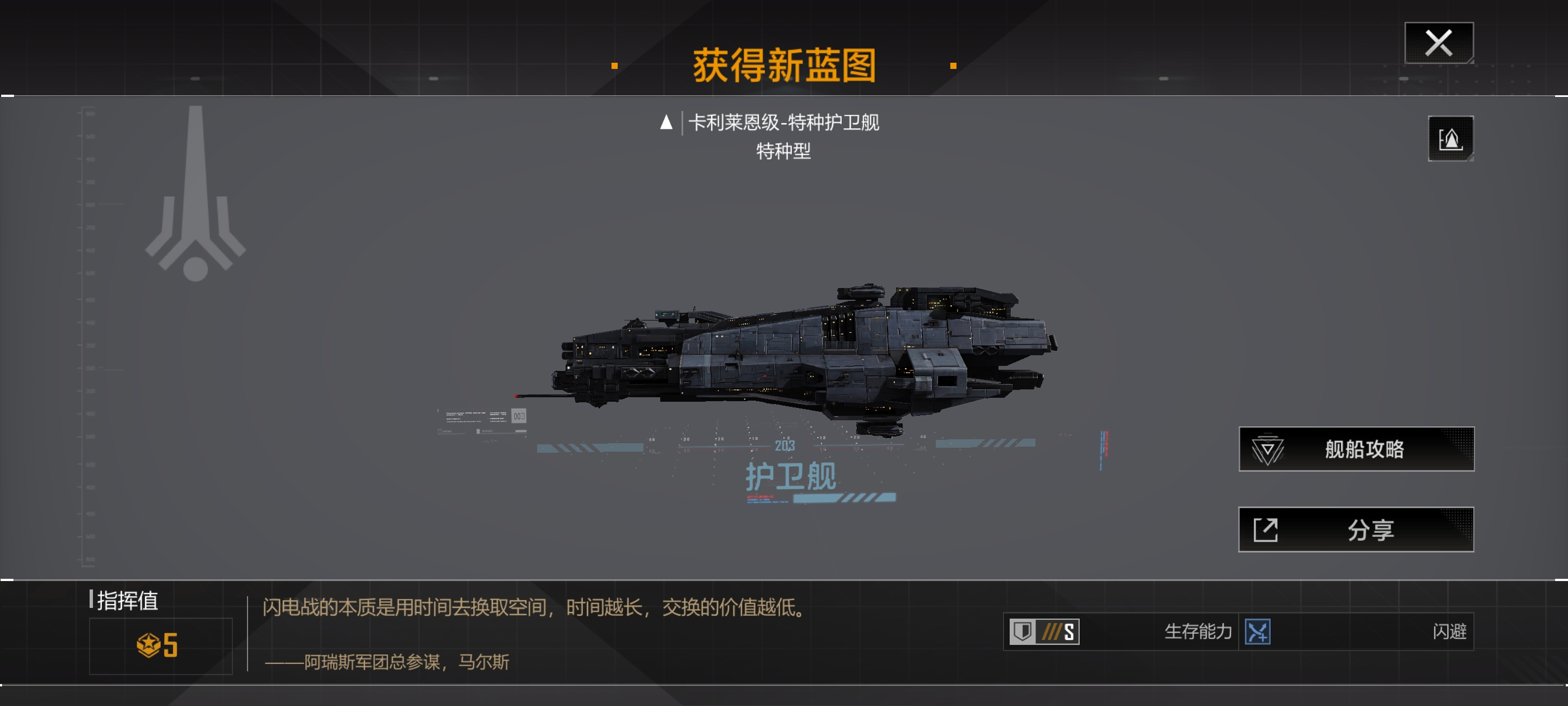Click the 卡利莱恩级-特种护卫舰 ship name
1568x706 pixels.
785,123
